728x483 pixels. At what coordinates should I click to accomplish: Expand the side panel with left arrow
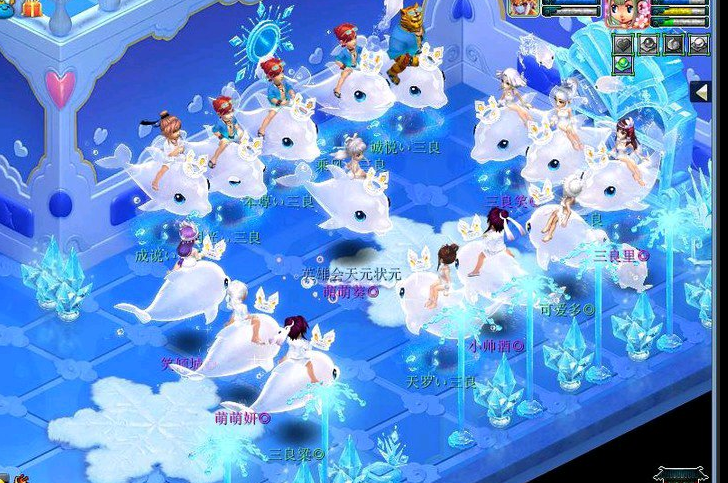pos(702,92)
